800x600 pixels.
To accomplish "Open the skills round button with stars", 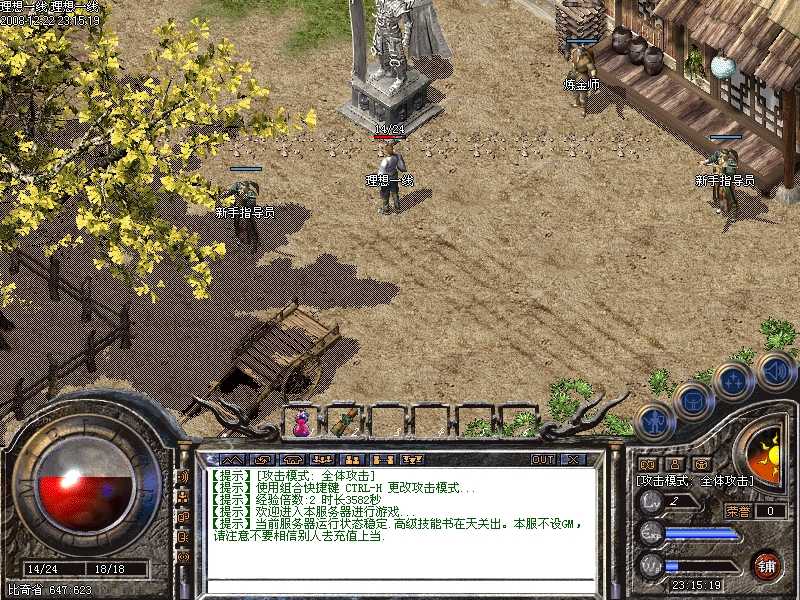I will click(733, 381).
